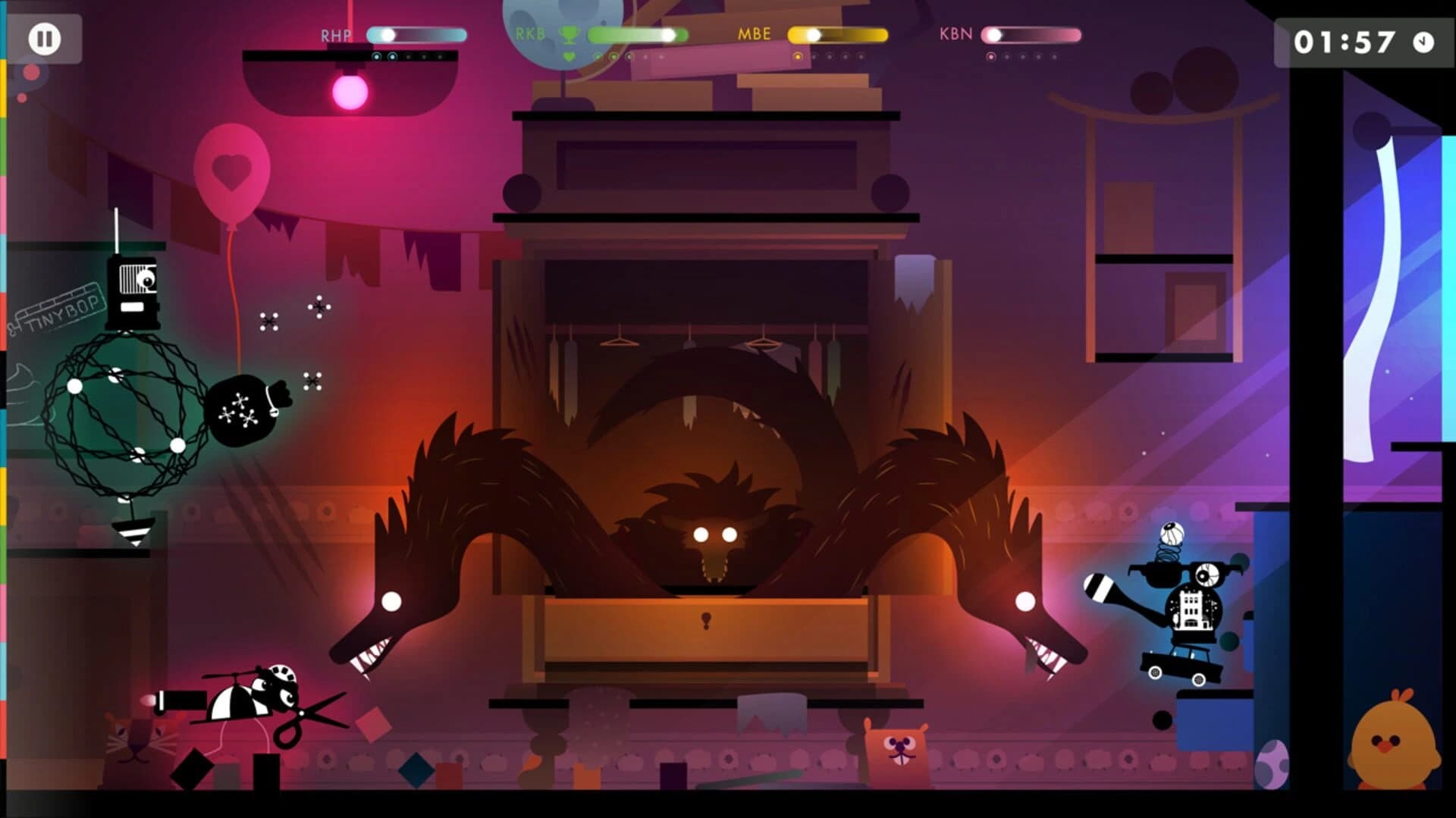The image size is (1456, 818).
Task: Toggle RHP's first life dot
Action: click(x=377, y=56)
